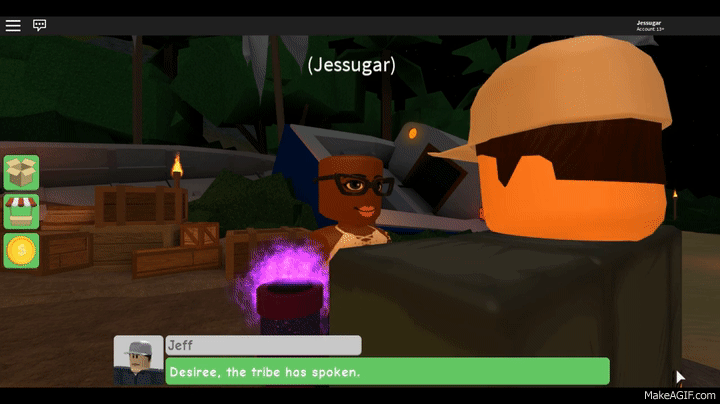Select the Jessugar account name header

tap(649, 24)
